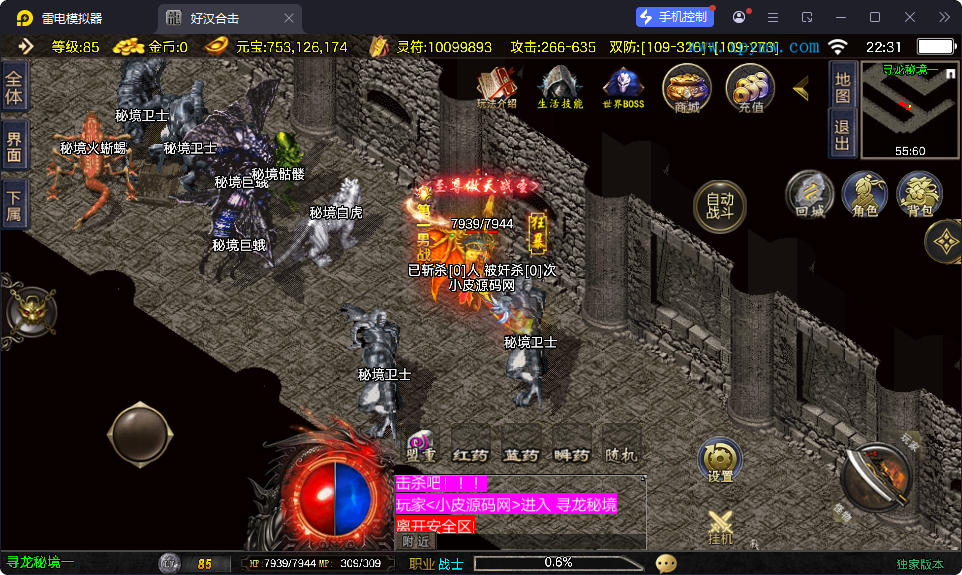Use the 红药 red potion shortcut

[470, 455]
